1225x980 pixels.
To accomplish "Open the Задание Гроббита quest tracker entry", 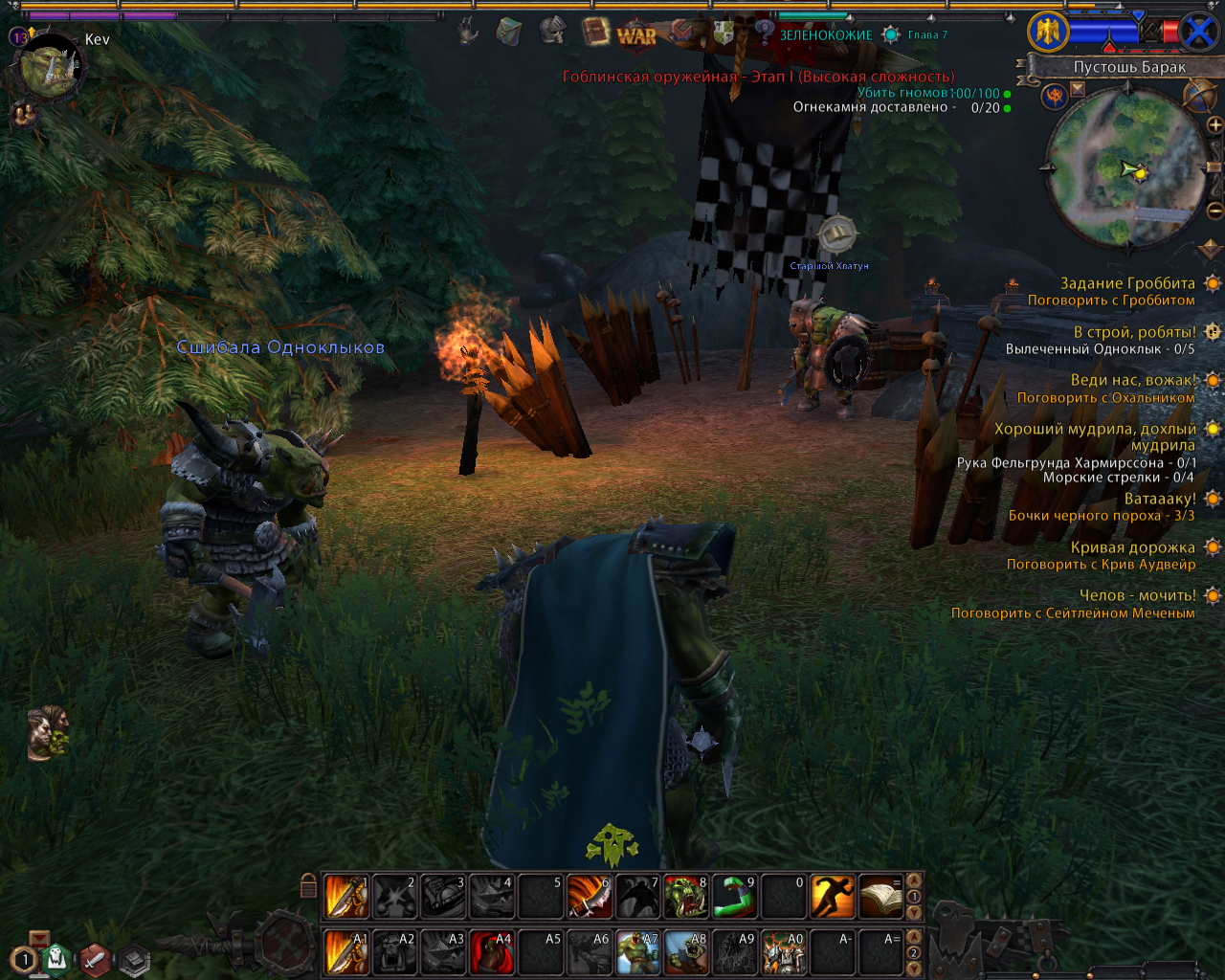I will [1127, 283].
